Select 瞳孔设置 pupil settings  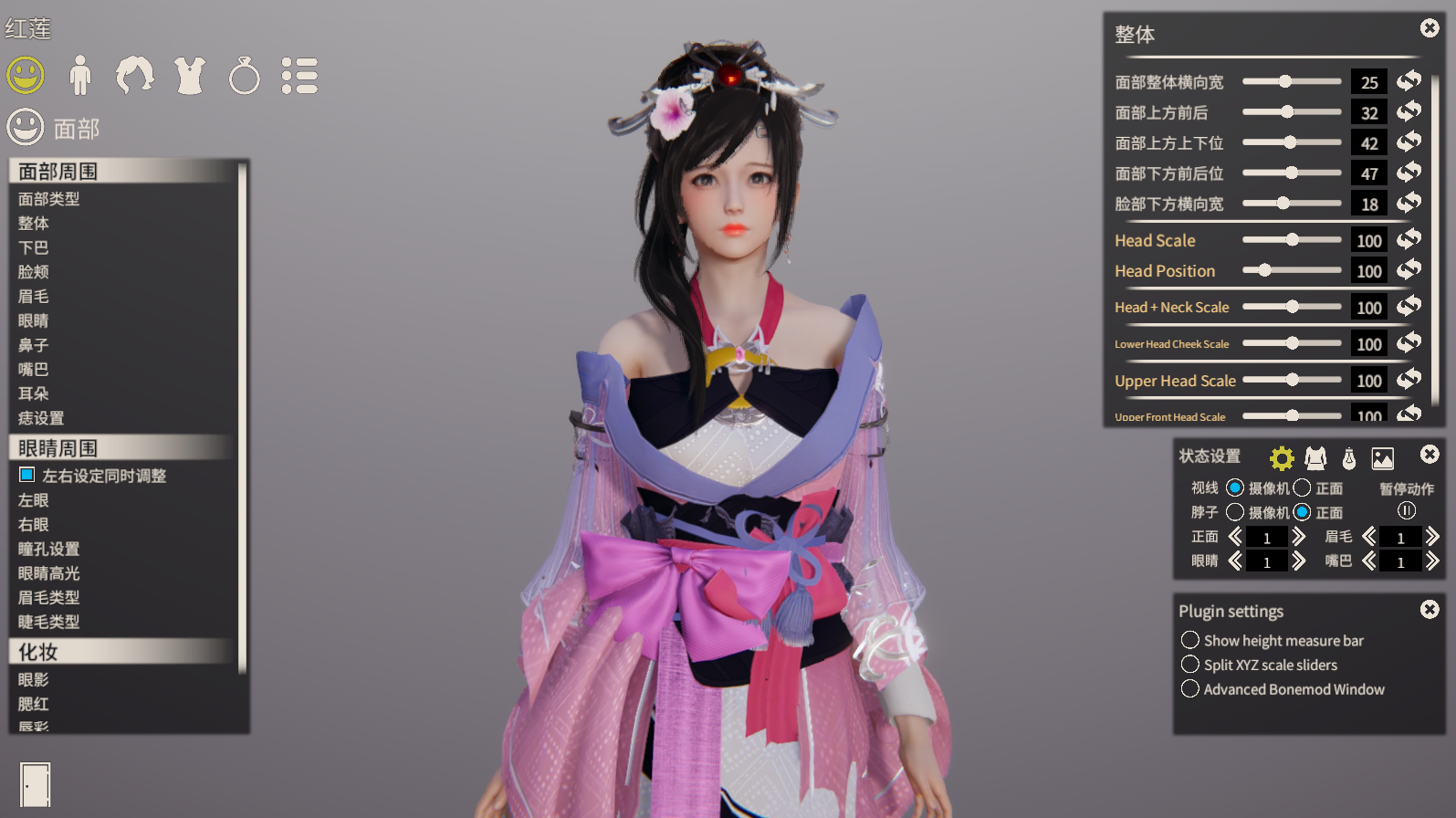[x=49, y=549]
